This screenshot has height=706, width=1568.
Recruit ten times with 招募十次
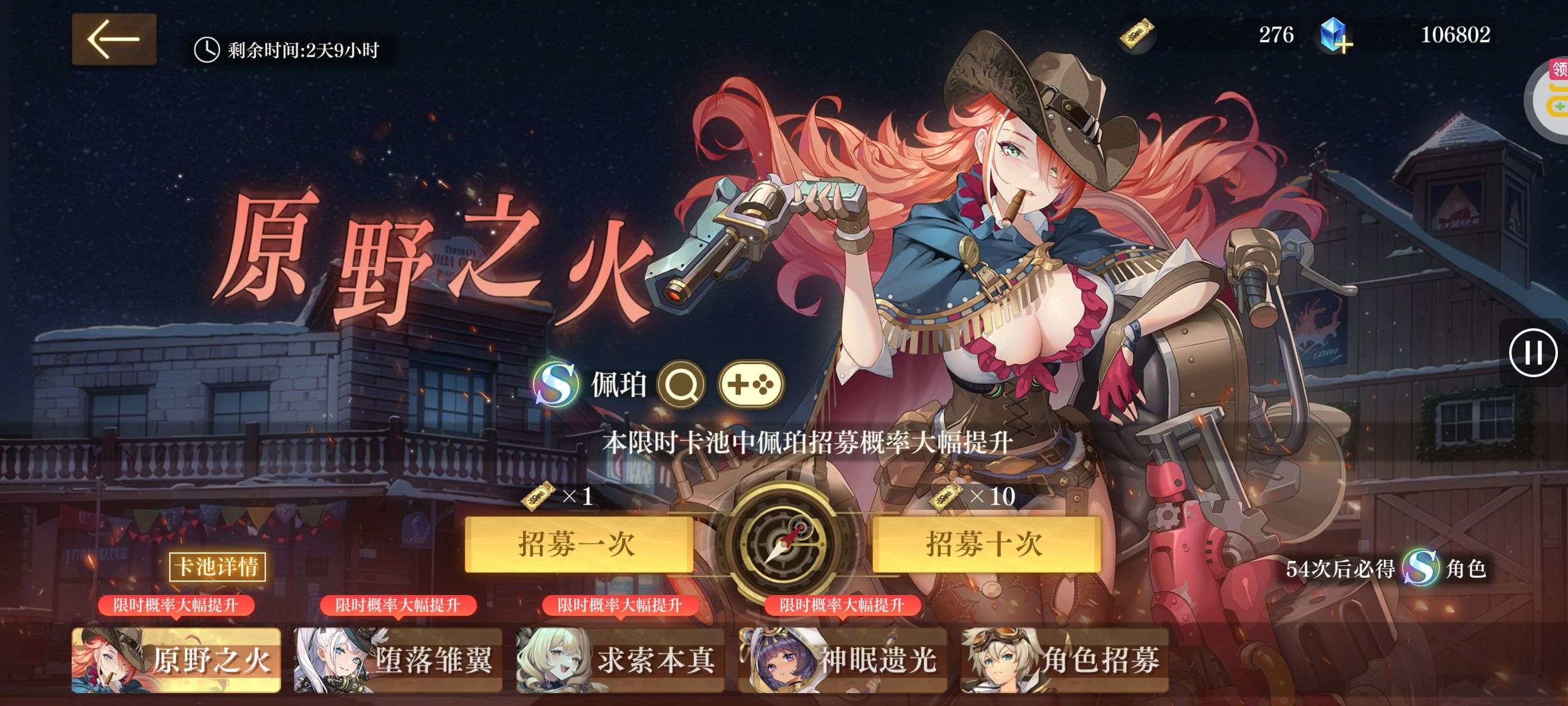coord(986,544)
